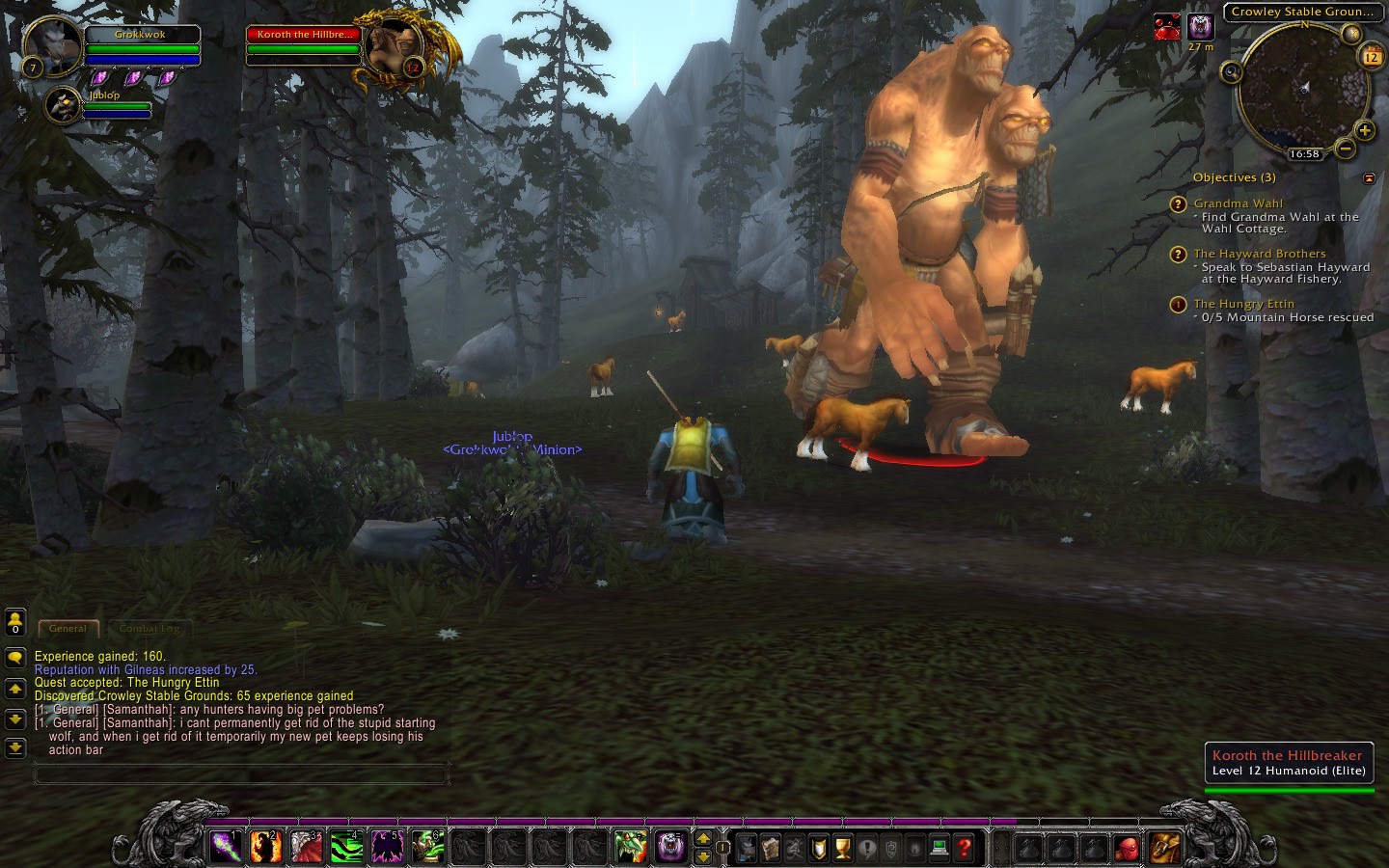Image resolution: width=1389 pixels, height=868 pixels.
Task: Zoom out the minimap with minus button
Action: [1345, 149]
